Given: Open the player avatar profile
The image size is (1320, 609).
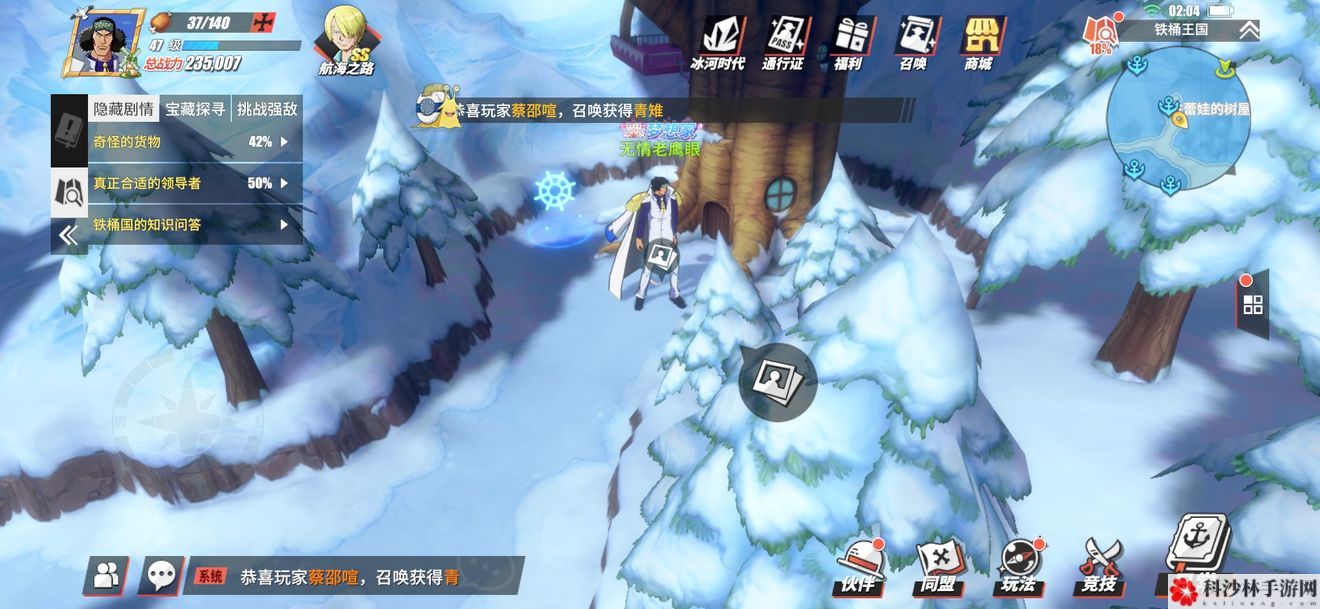Looking at the screenshot, I should (x=103, y=42).
